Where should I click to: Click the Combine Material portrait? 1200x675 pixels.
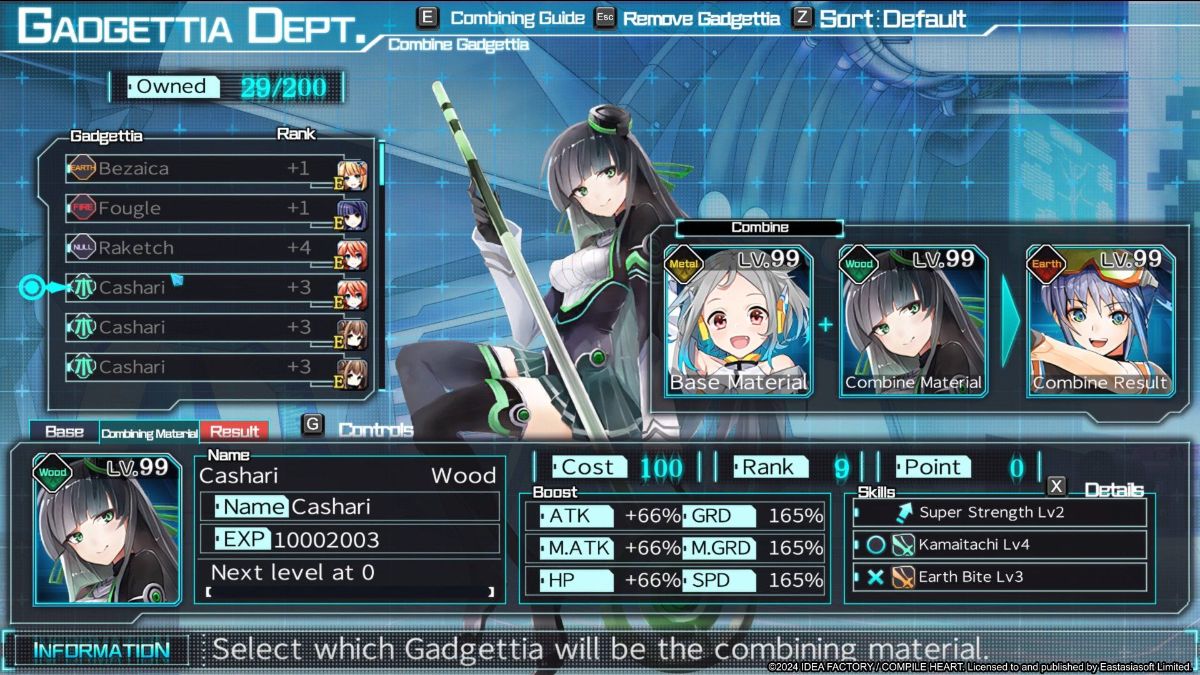pyautogui.click(x=913, y=320)
